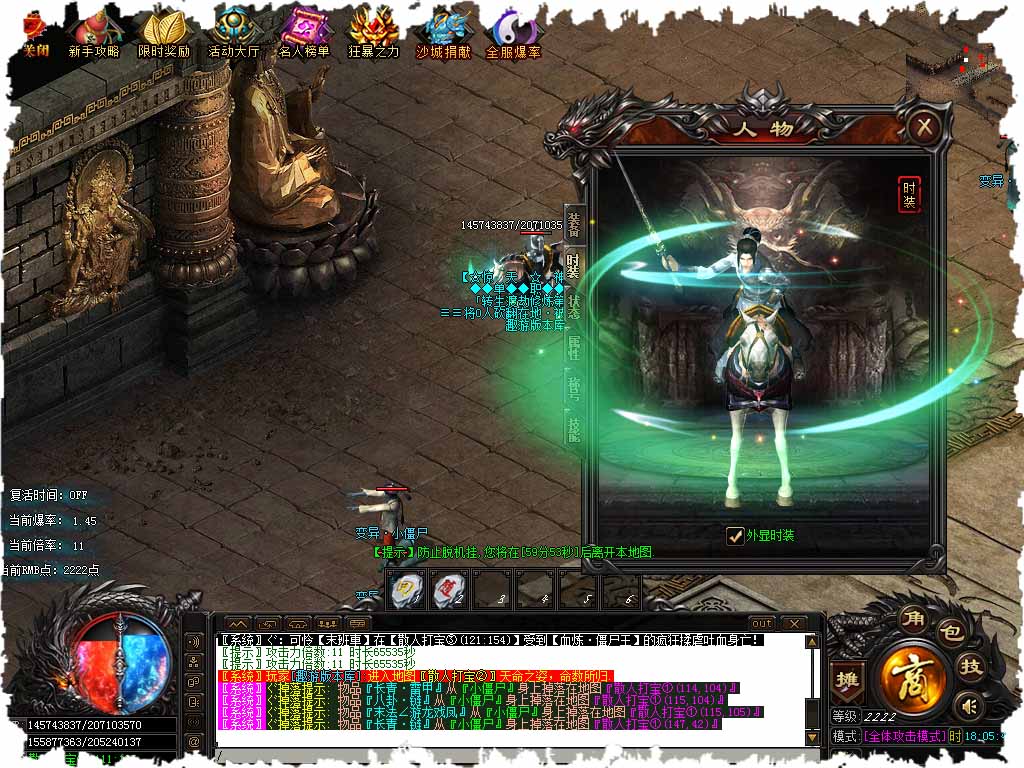The height and width of the screenshot is (768, 1024).
Task: Switch to the 技能 skills tab
Action: point(574,432)
